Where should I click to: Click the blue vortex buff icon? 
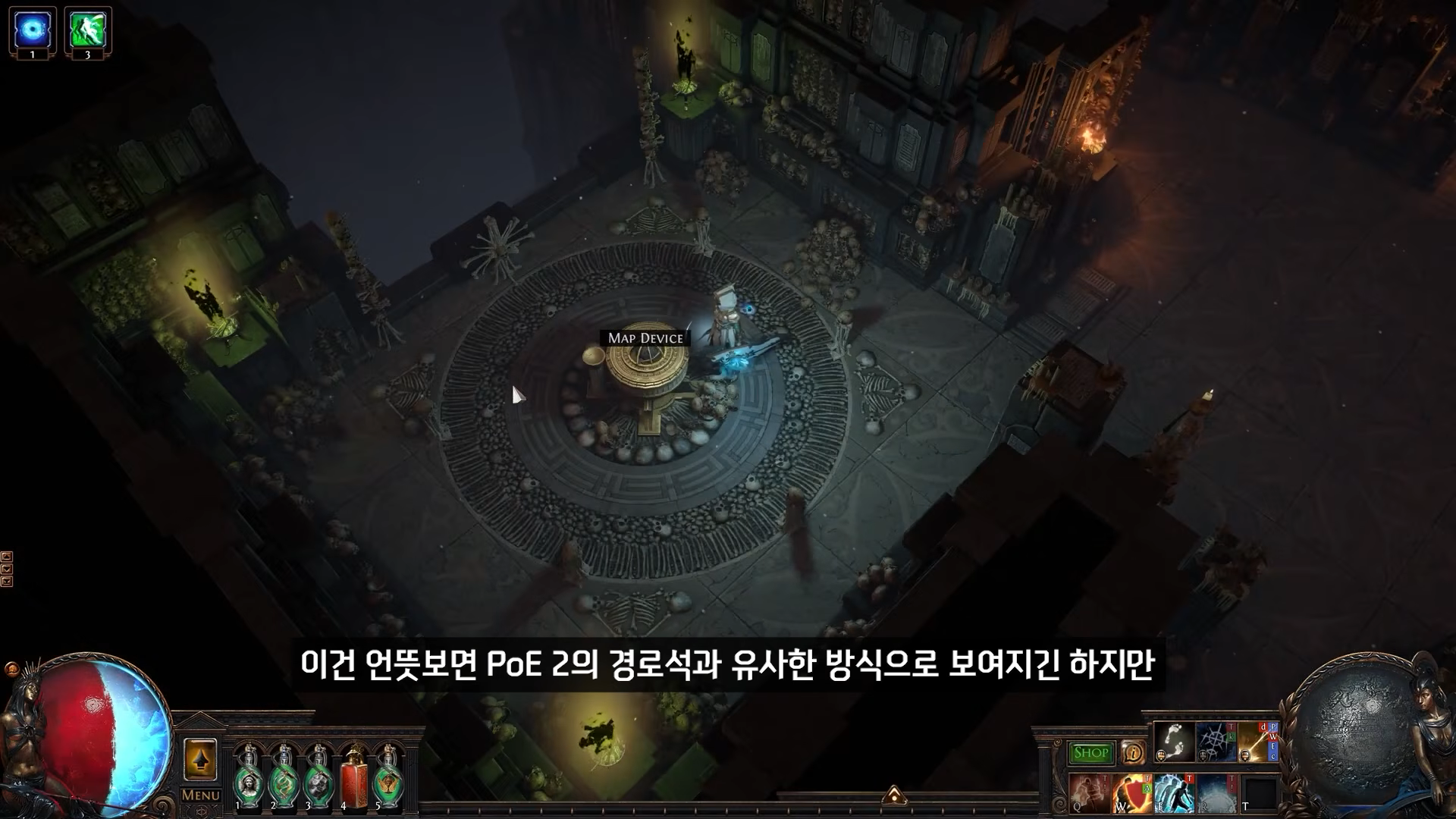33,30
